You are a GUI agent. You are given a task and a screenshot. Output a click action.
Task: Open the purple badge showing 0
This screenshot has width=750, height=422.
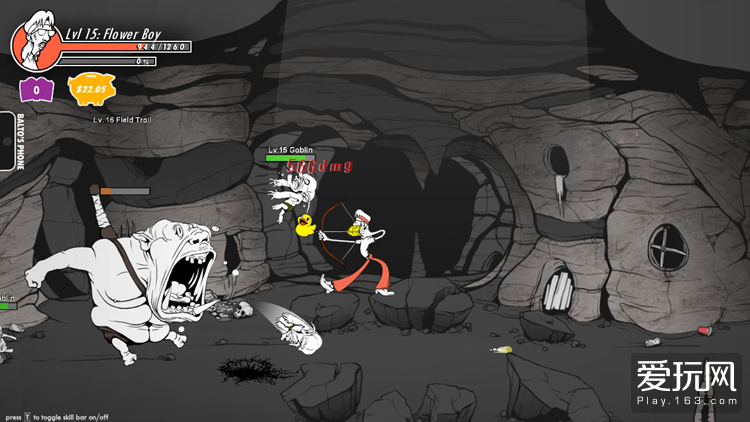(x=36, y=89)
